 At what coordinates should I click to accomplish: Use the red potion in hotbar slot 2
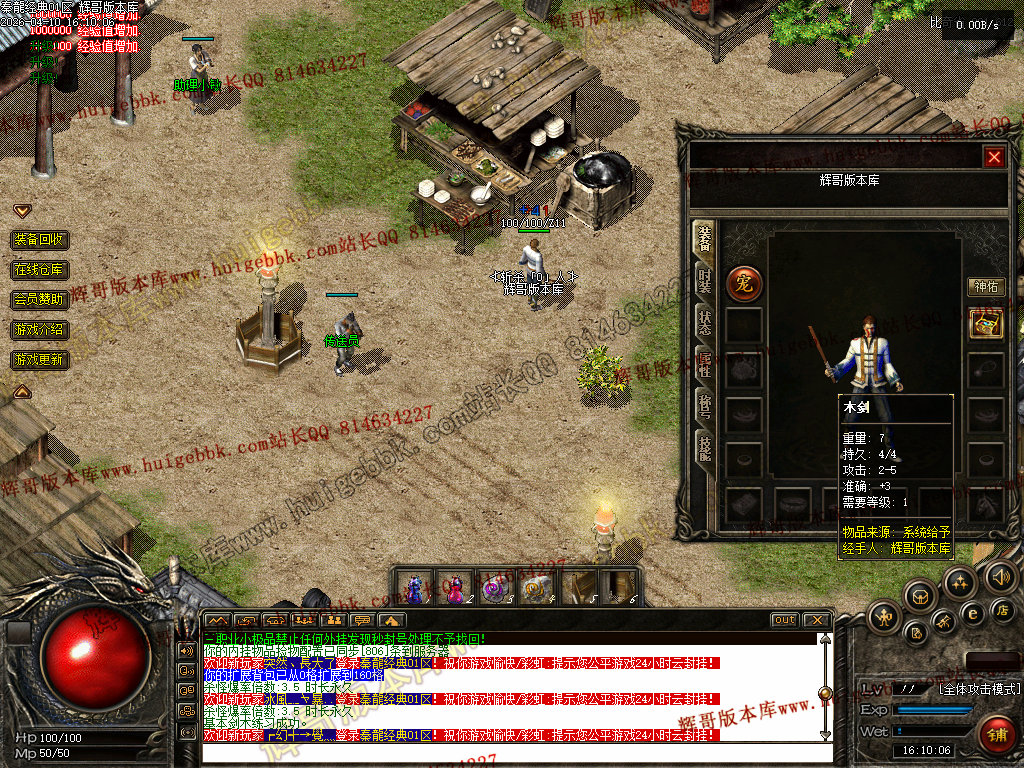[x=456, y=587]
